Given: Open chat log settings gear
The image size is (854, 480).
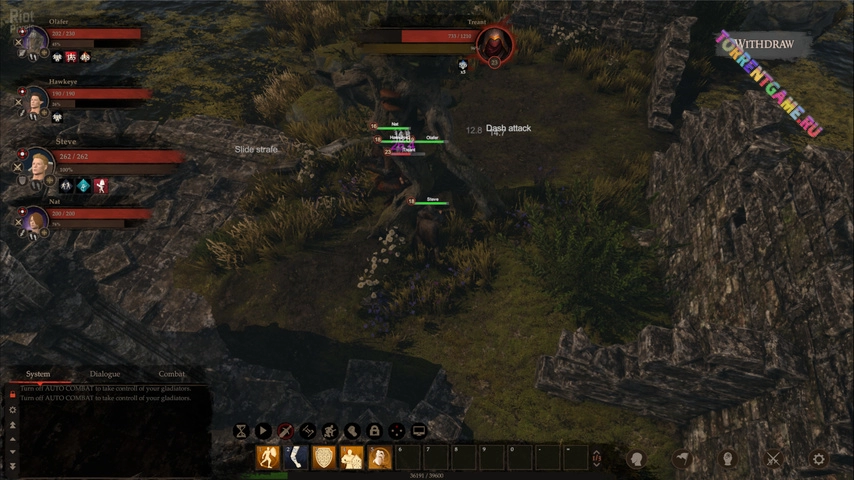Looking at the screenshot, I should (12, 410).
